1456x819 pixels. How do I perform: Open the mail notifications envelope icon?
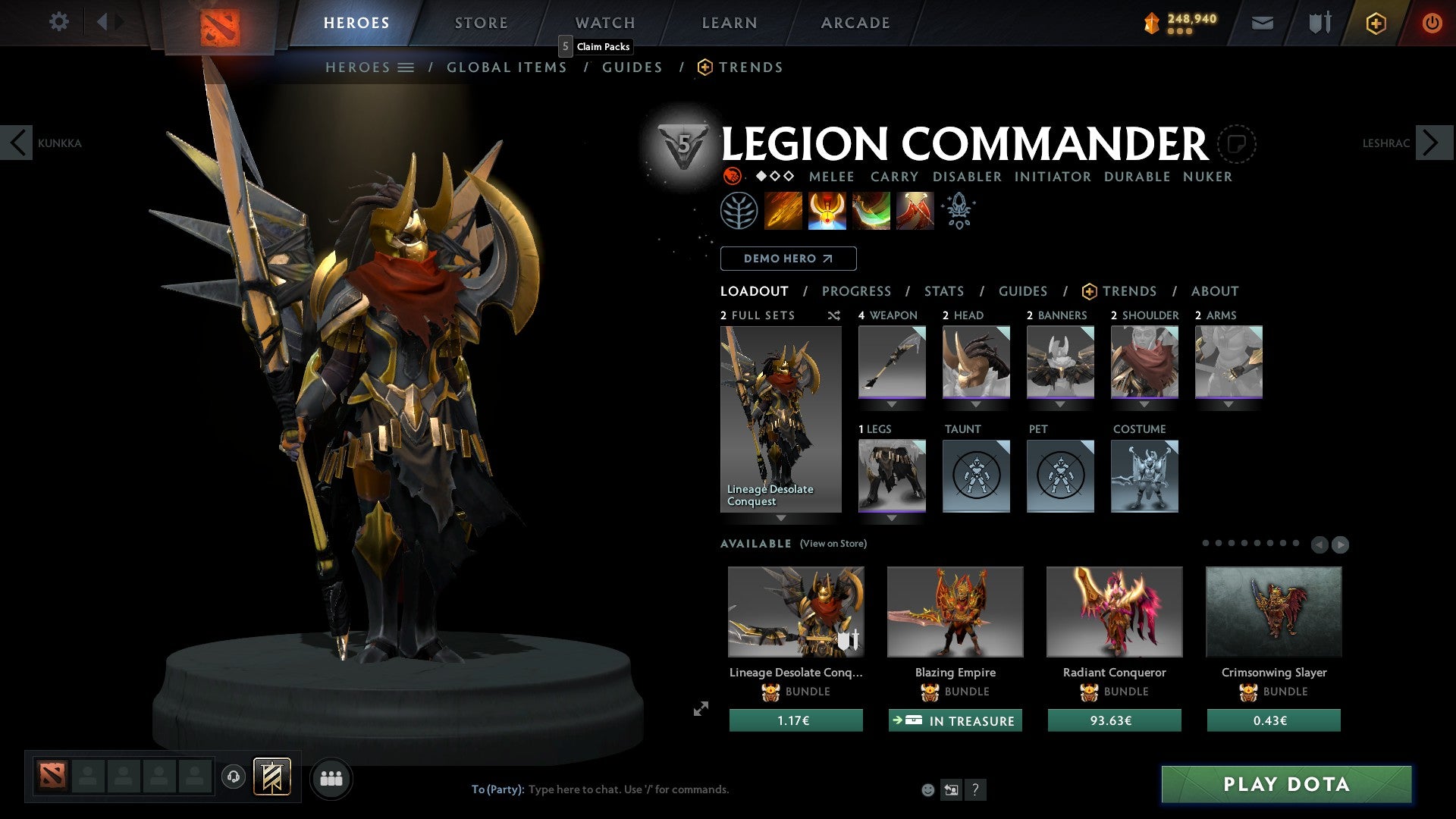[x=1263, y=23]
